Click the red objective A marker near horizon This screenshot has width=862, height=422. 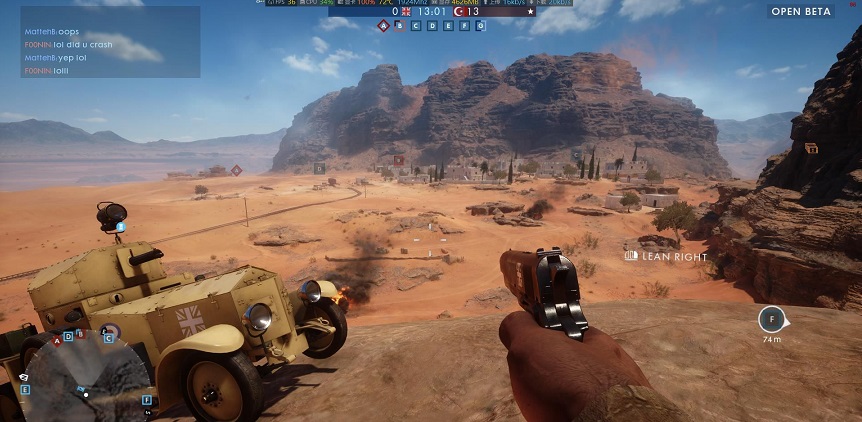[236, 170]
